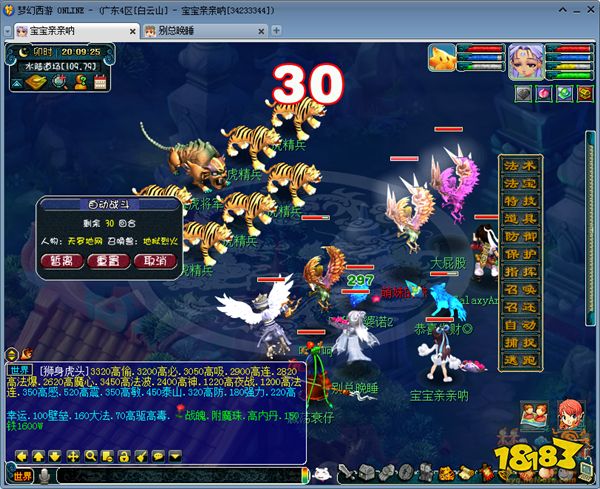Select the 保护 protect command
The width and height of the screenshot is (600, 489).
pos(520,255)
